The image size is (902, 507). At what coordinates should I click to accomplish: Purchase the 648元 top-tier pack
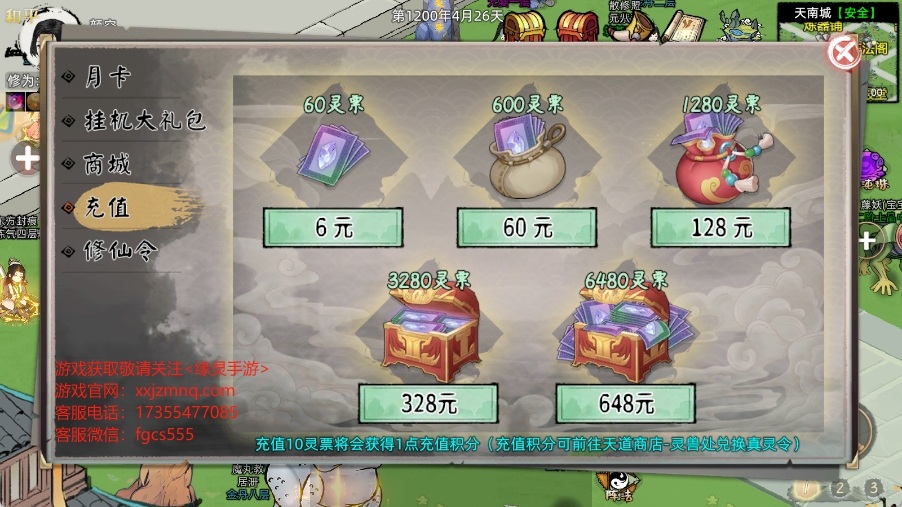[x=627, y=404]
